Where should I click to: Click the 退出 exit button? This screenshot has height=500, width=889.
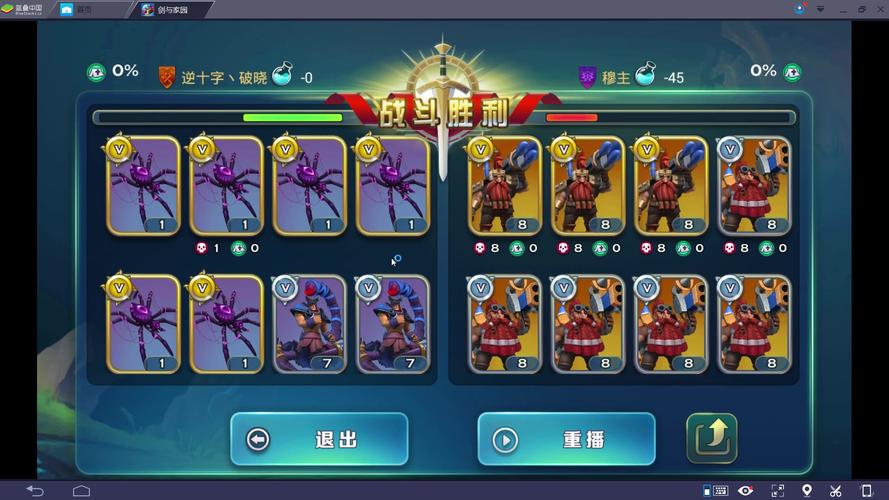tap(319, 440)
